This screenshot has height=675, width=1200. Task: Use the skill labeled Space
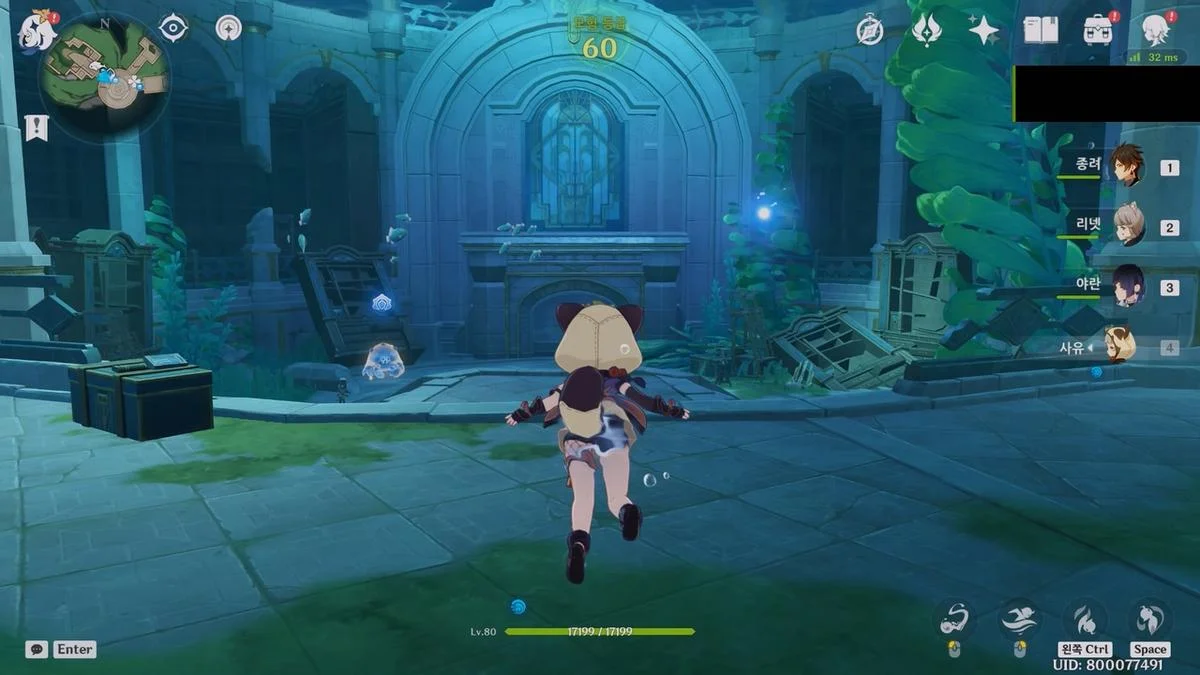point(1150,620)
